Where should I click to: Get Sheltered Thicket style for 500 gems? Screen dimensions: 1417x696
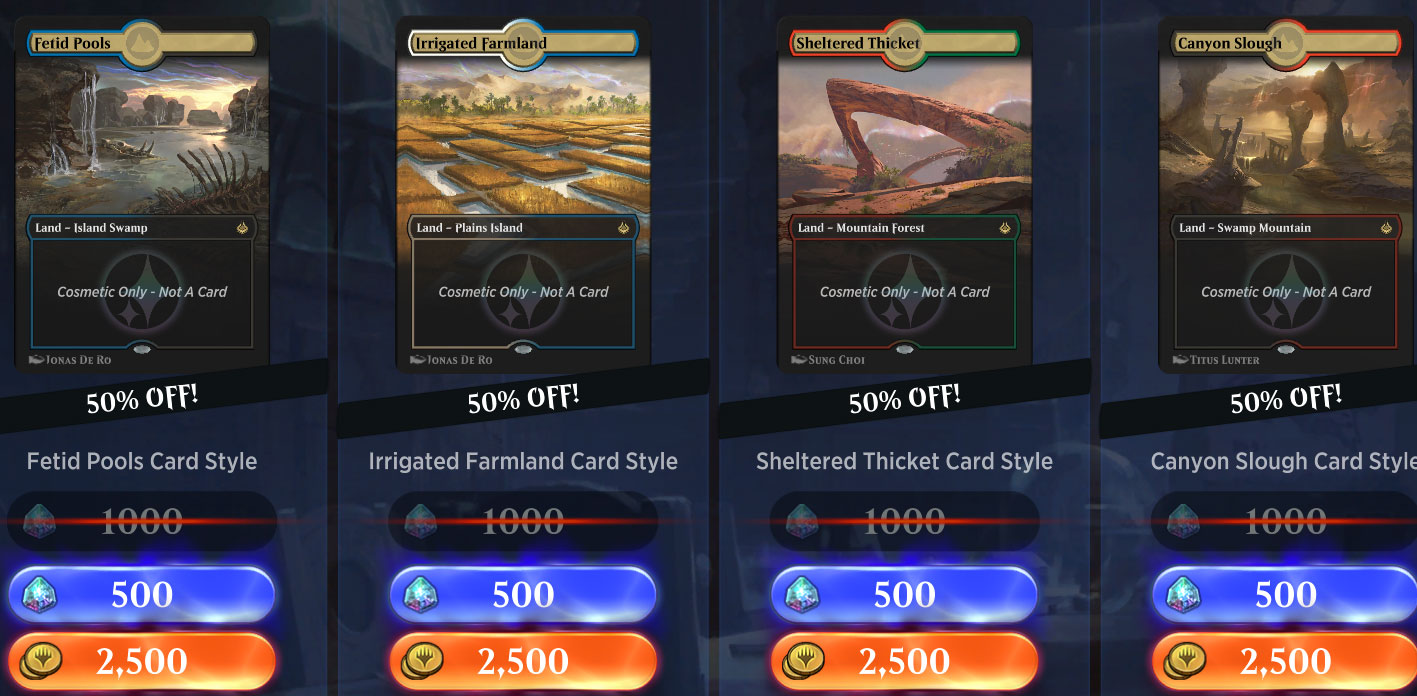(x=904, y=595)
